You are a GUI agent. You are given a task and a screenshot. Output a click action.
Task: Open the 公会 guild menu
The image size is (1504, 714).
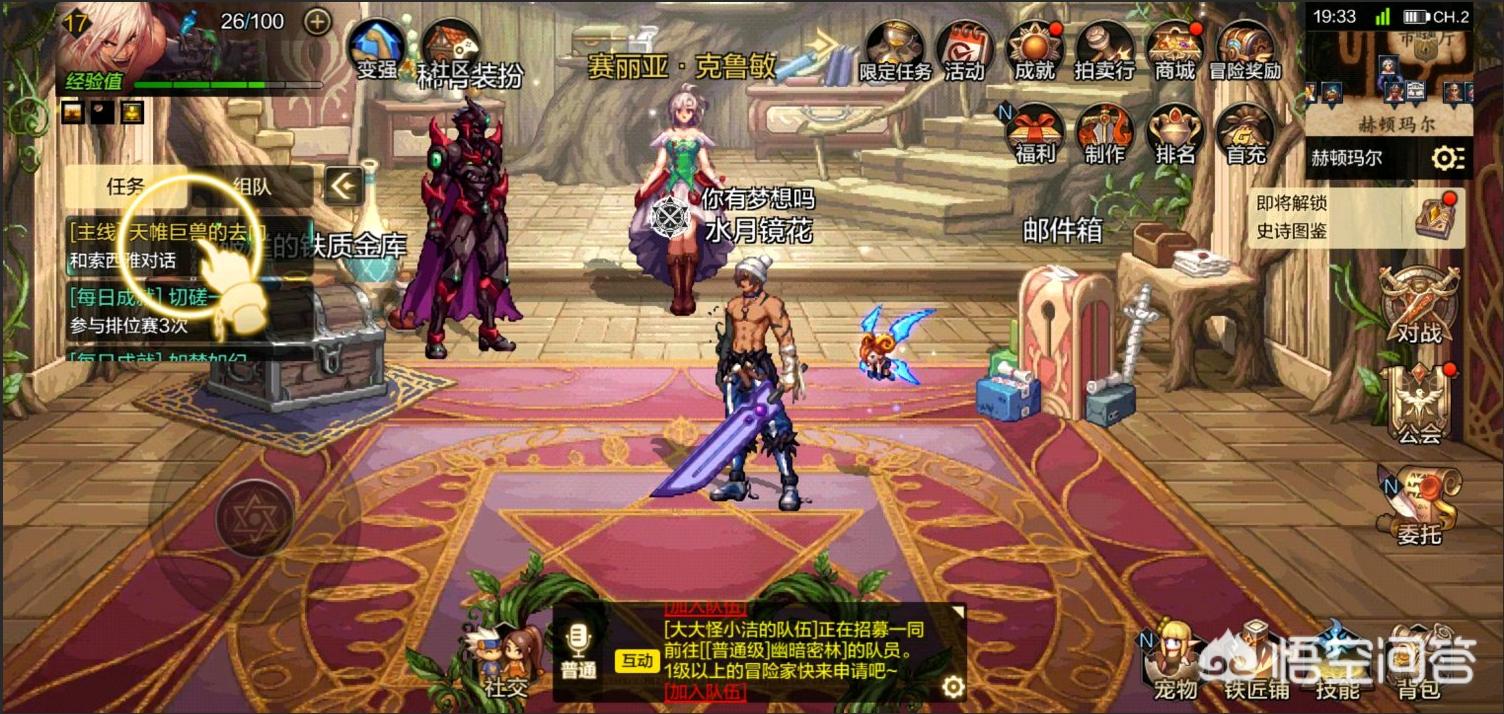(1419, 405)
